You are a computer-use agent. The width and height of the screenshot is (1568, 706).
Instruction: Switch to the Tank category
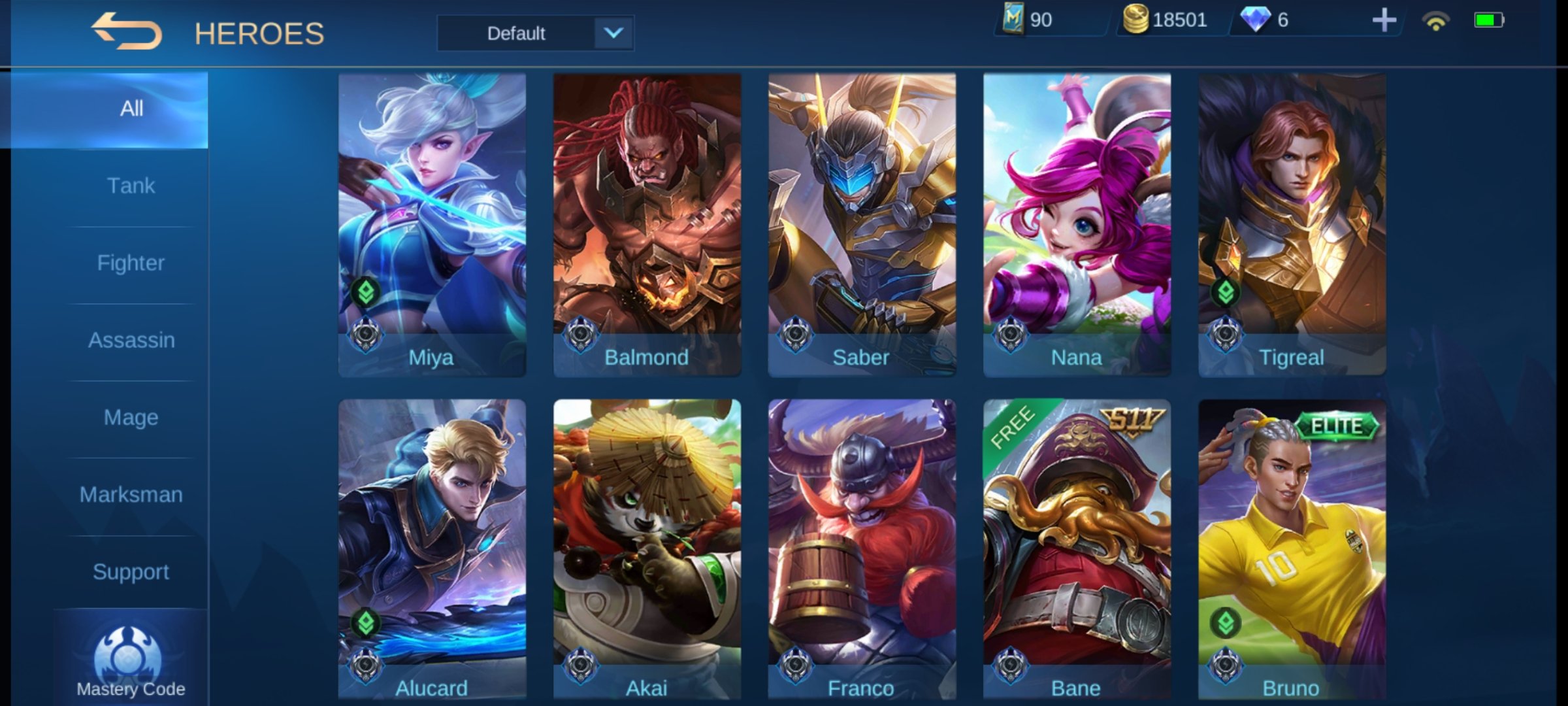pyautogui.click(x=131, y=186)
